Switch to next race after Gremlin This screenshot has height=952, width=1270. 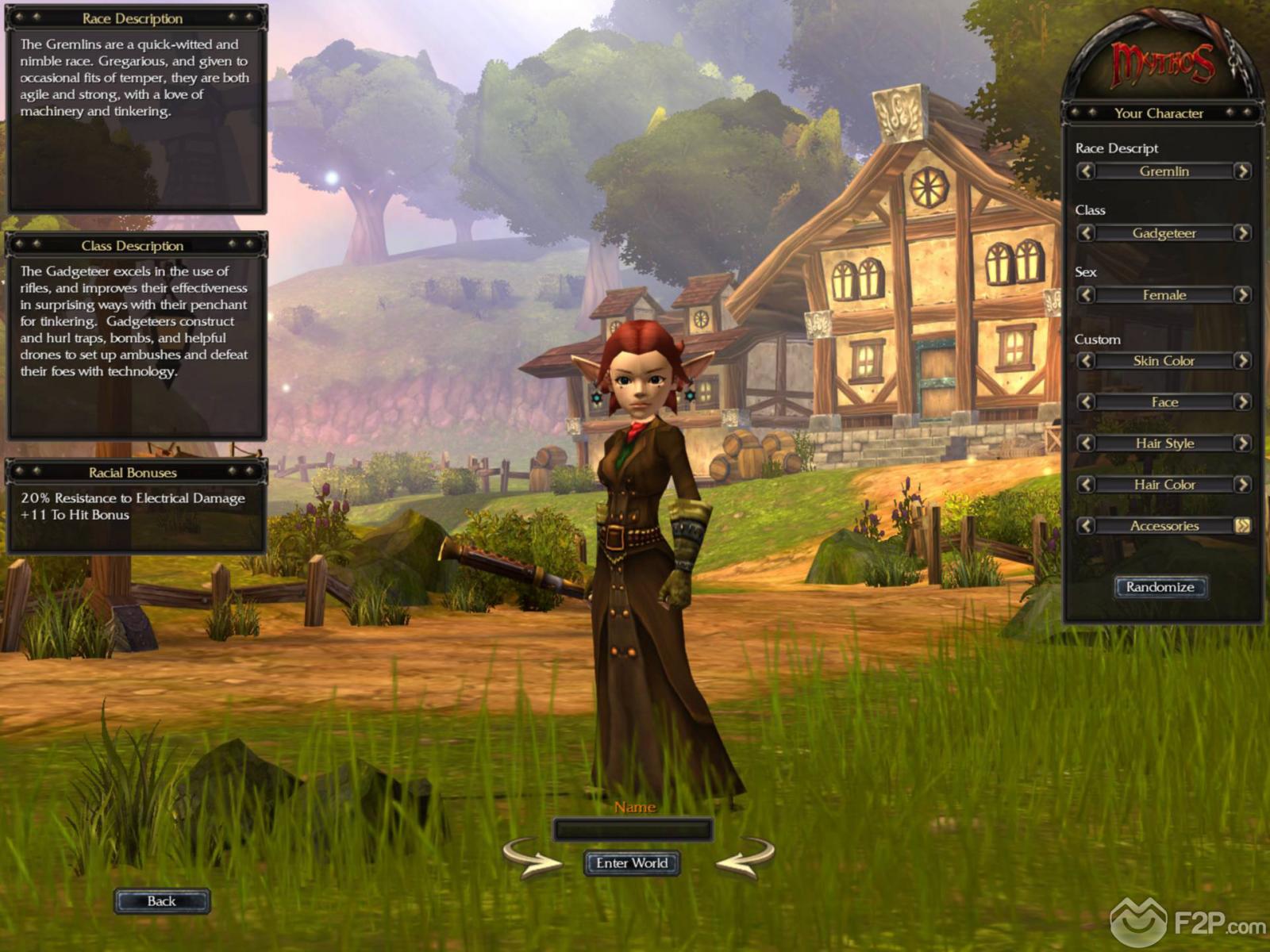point(1242,171)
